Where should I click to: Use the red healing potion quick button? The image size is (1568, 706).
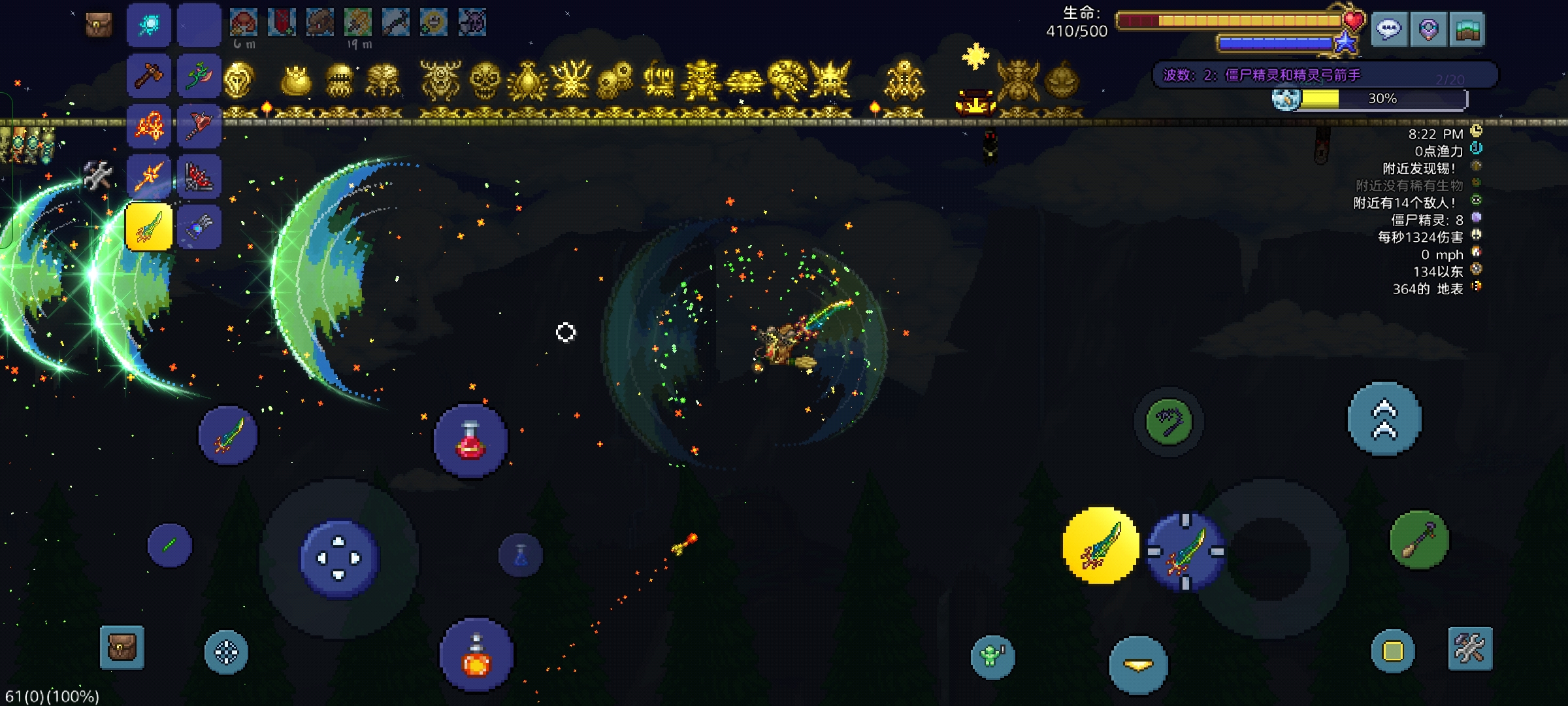coord(470,441)
